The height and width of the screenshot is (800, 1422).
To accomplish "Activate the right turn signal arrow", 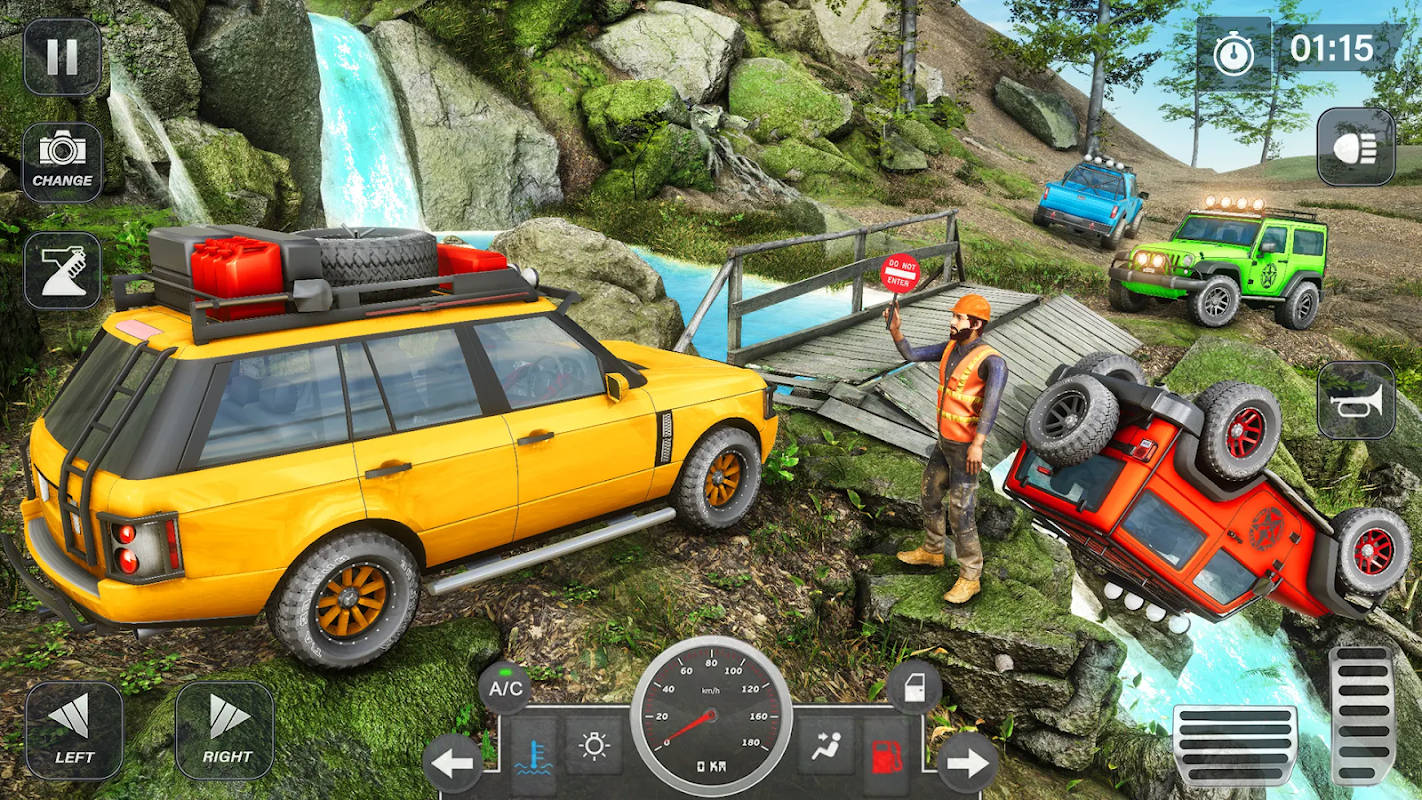I will click(x=967, y=765).
